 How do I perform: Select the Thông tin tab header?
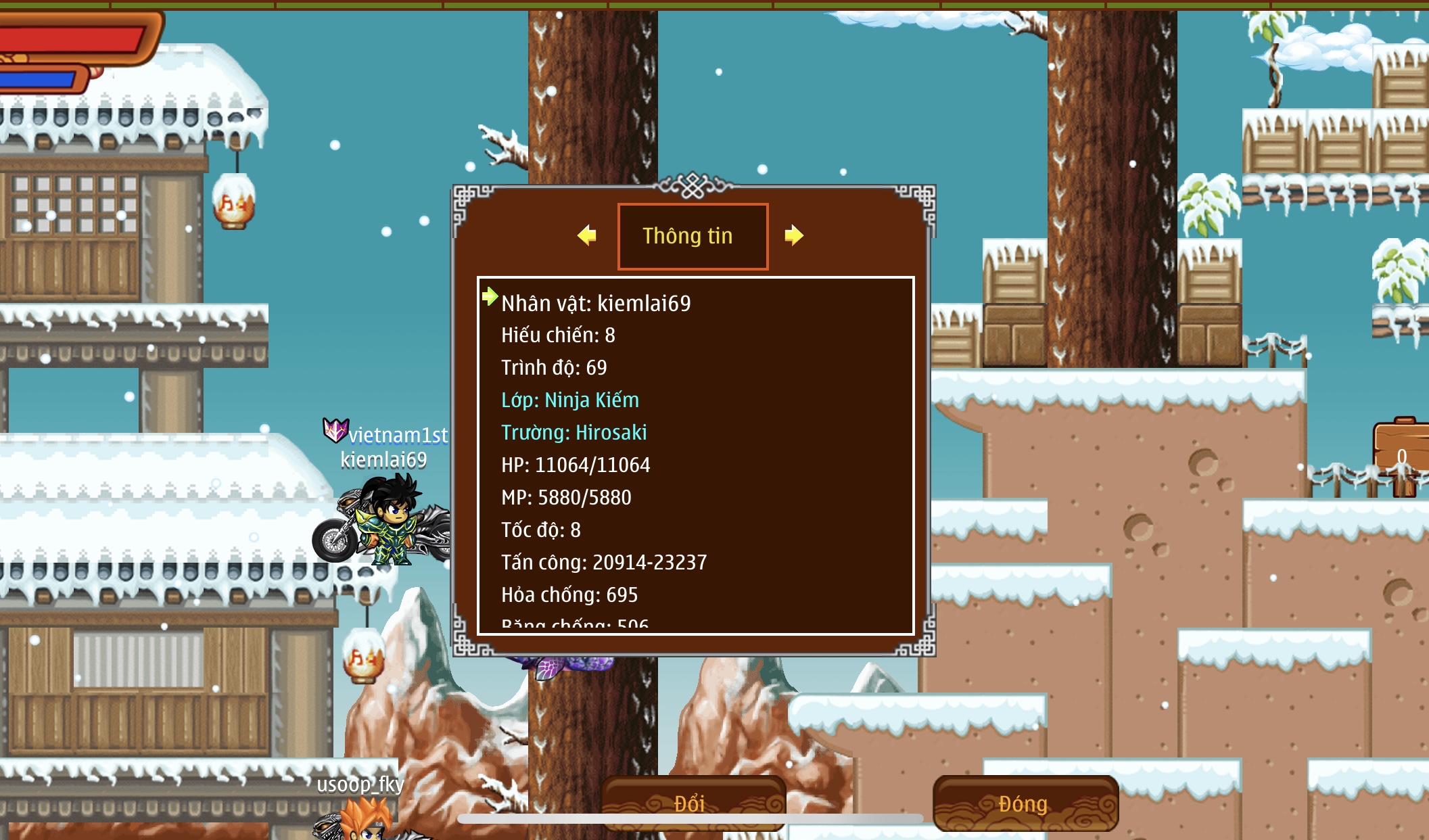click(693, 236)
